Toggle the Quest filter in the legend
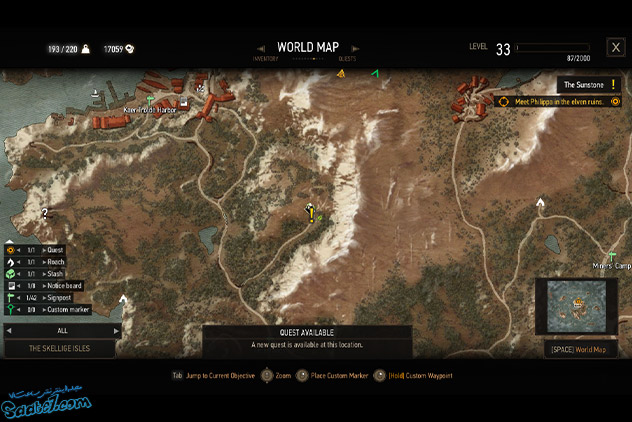This screenshot has width=632, height=422. [x=50, y=250]
